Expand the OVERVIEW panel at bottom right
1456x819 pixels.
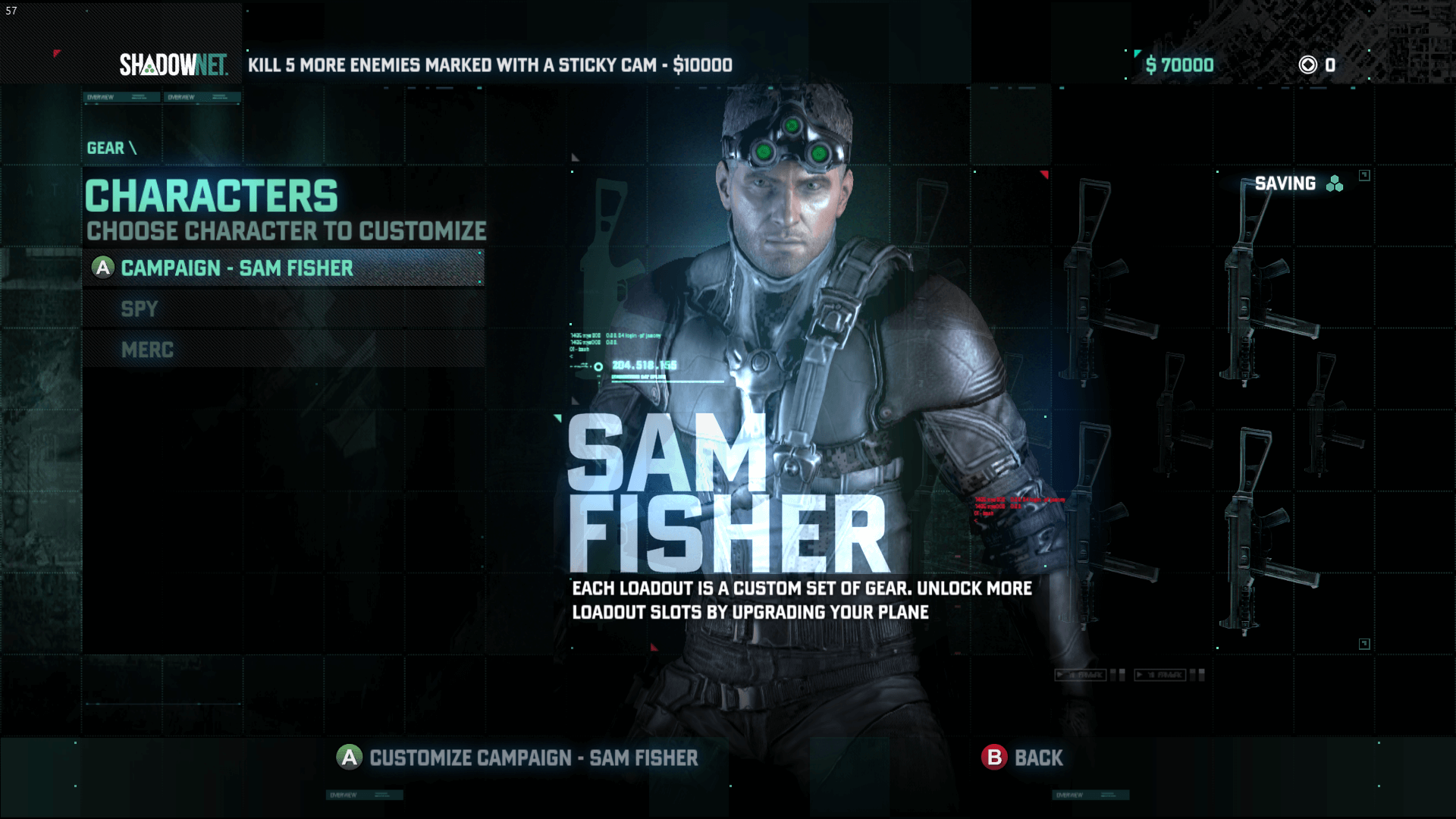(x=1090, y=794)
